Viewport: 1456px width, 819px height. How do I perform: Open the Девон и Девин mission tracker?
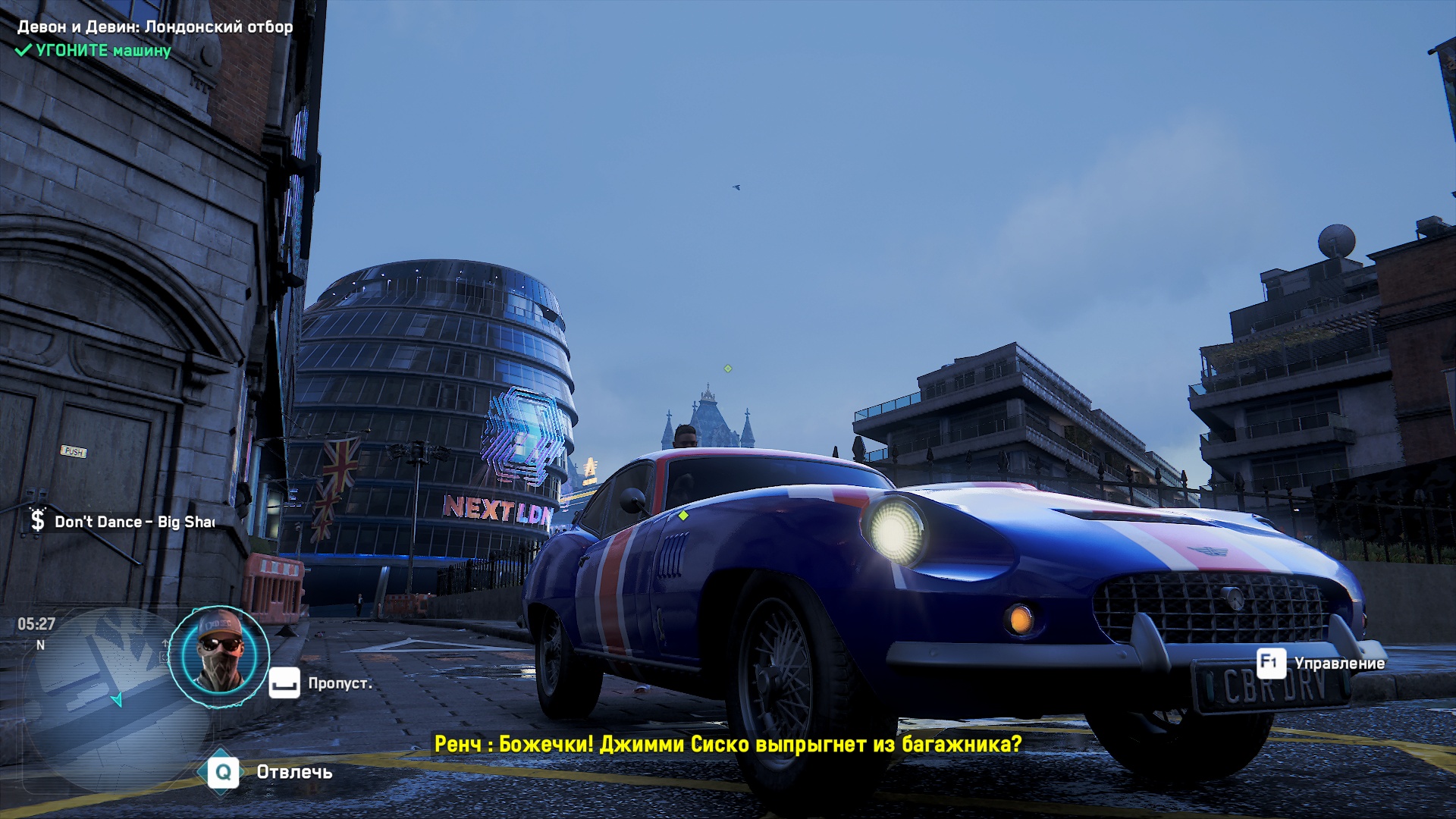point(155,27)
